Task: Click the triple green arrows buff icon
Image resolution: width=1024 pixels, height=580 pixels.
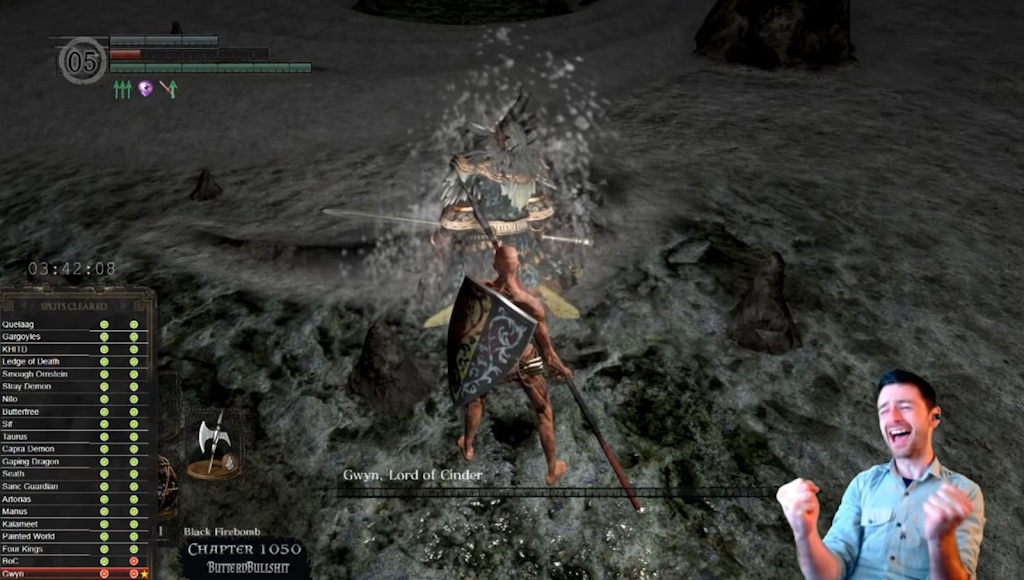Action: point(122,90)
